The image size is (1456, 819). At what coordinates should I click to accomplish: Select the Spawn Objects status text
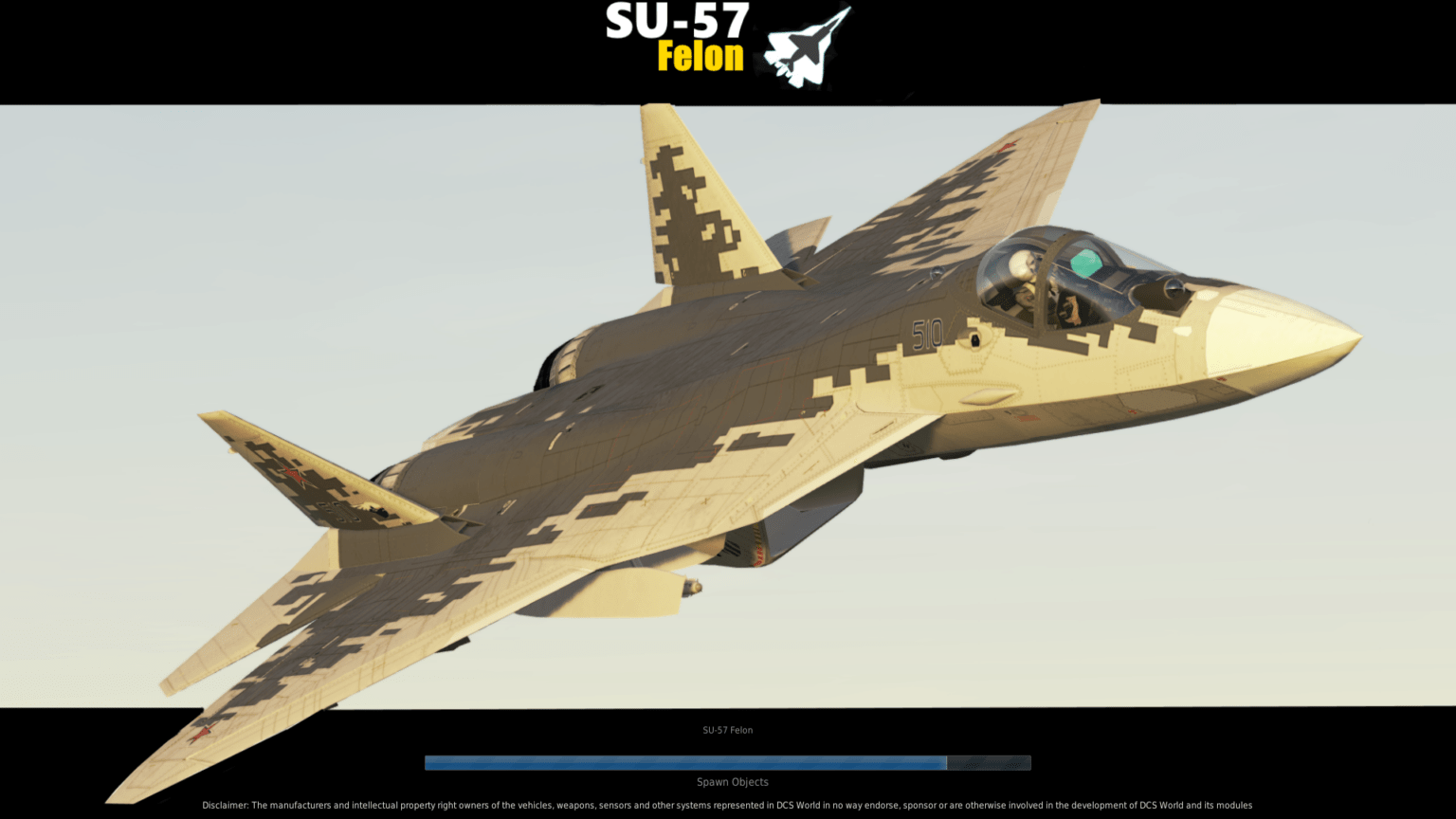click(x=732, y=781)
